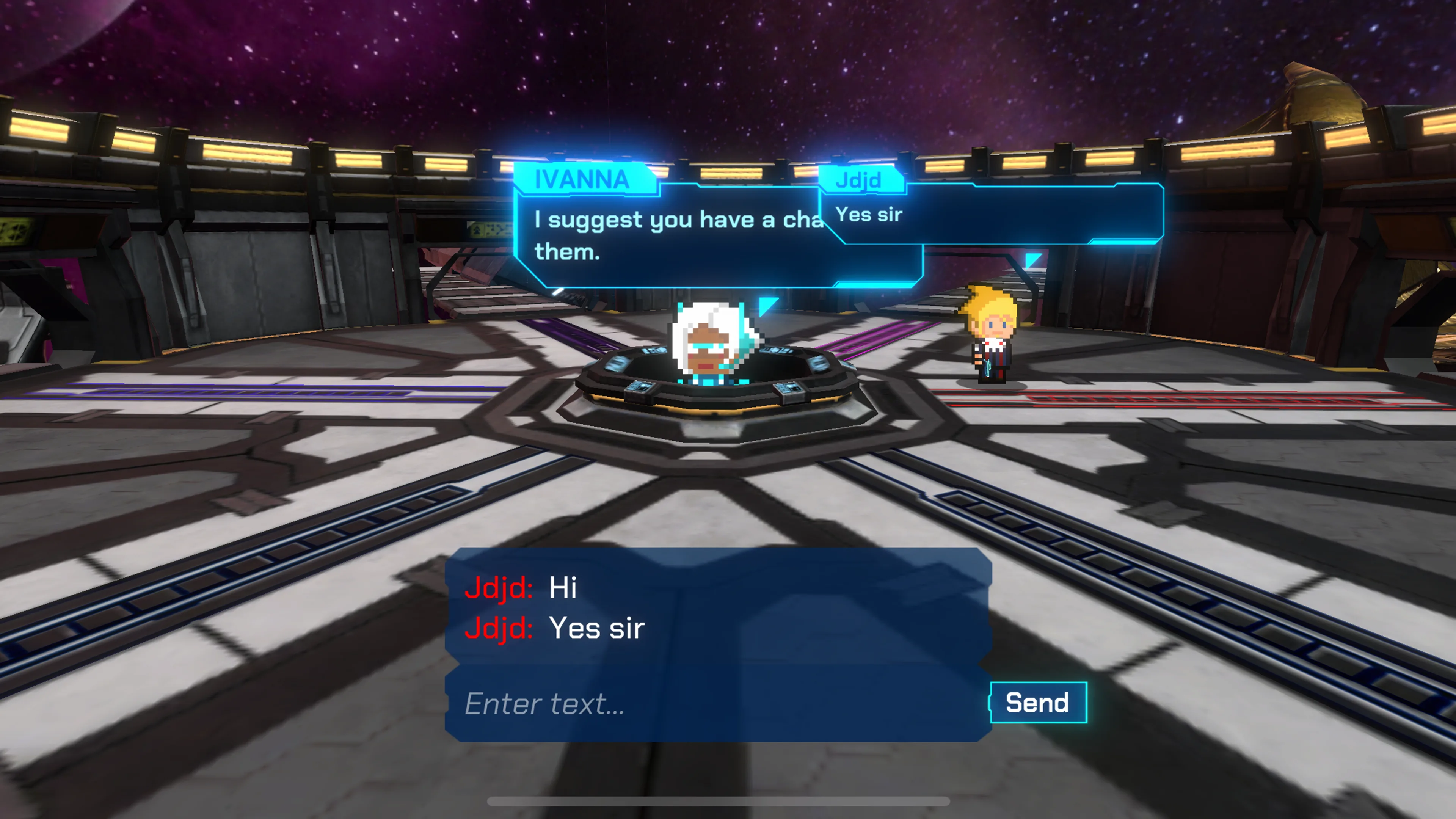This screenshot has width=1456, height=819.
Task: Focus the Enter text chat field
Action: click(718, 704)
